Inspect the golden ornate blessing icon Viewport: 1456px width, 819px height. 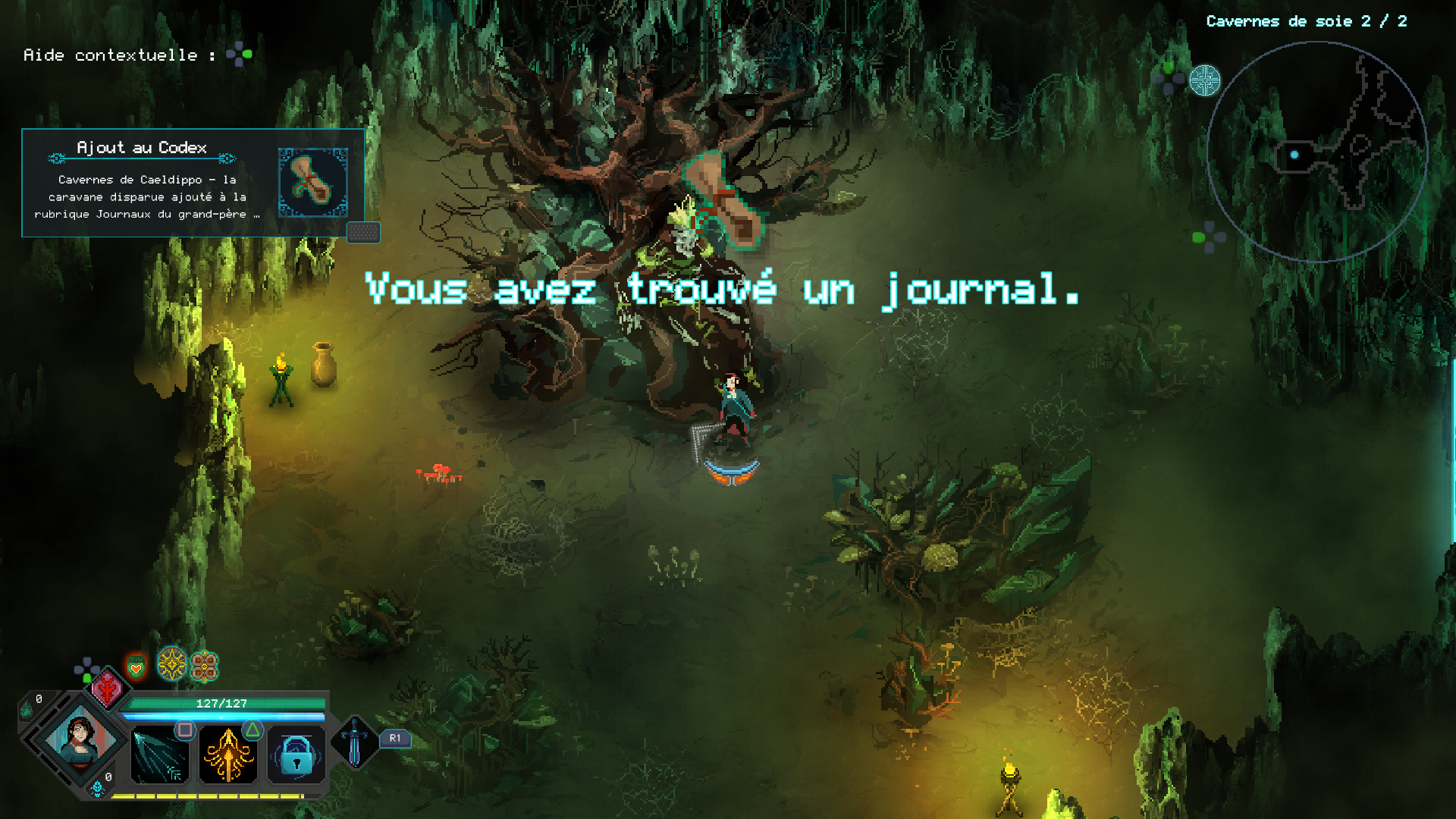[x=172, y=664]
